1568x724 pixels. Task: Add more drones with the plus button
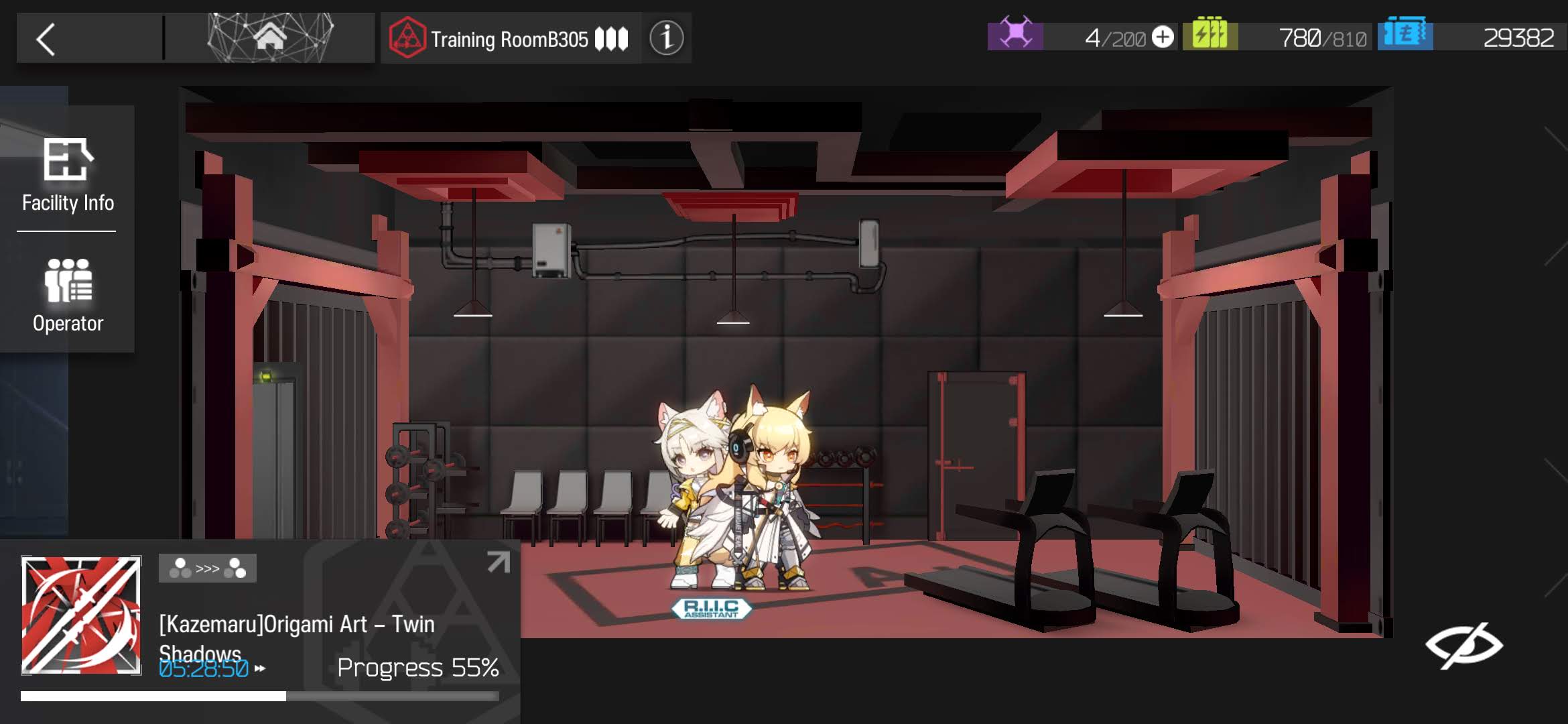point(1163,37)
